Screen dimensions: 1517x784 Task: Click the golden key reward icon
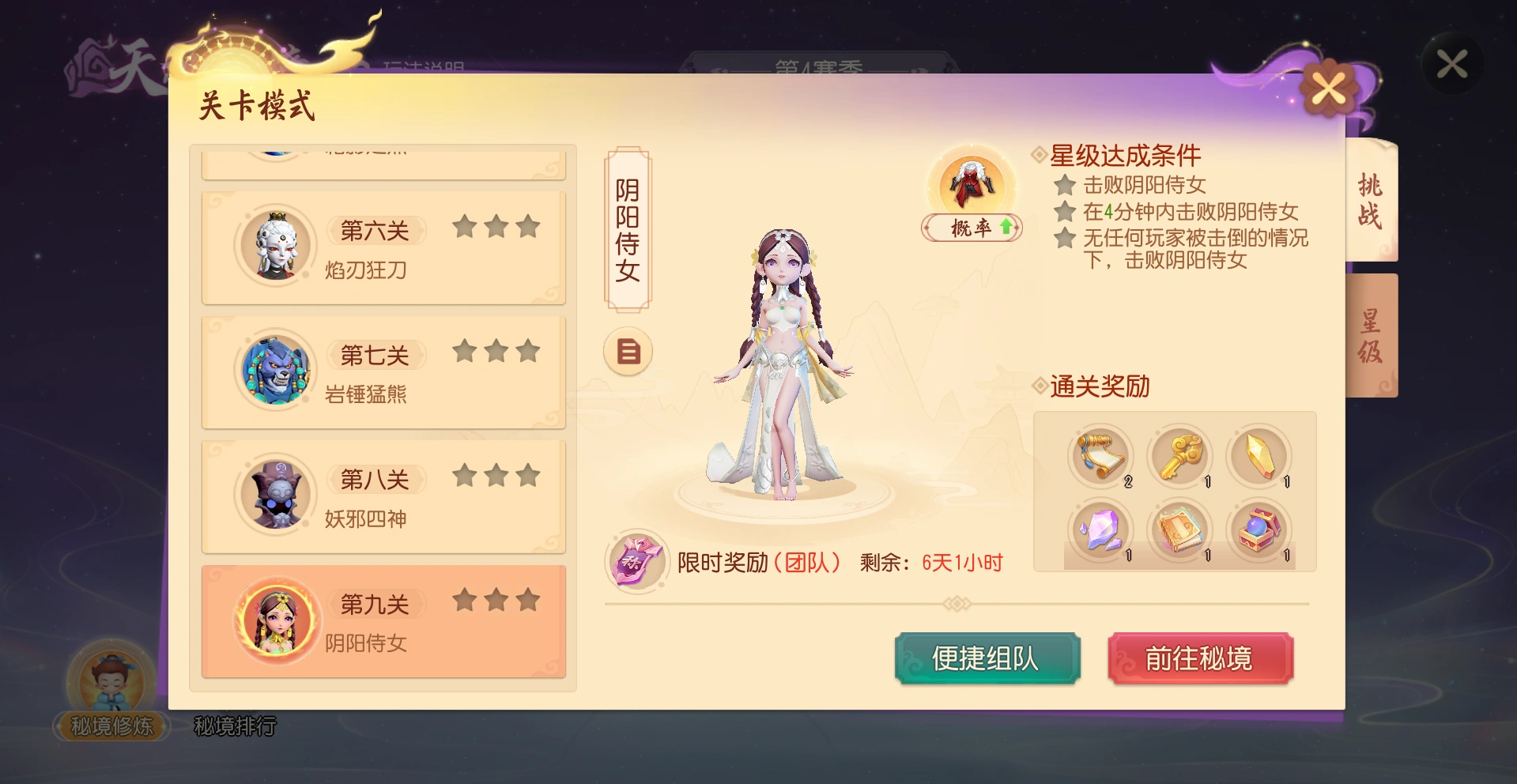1179,457
